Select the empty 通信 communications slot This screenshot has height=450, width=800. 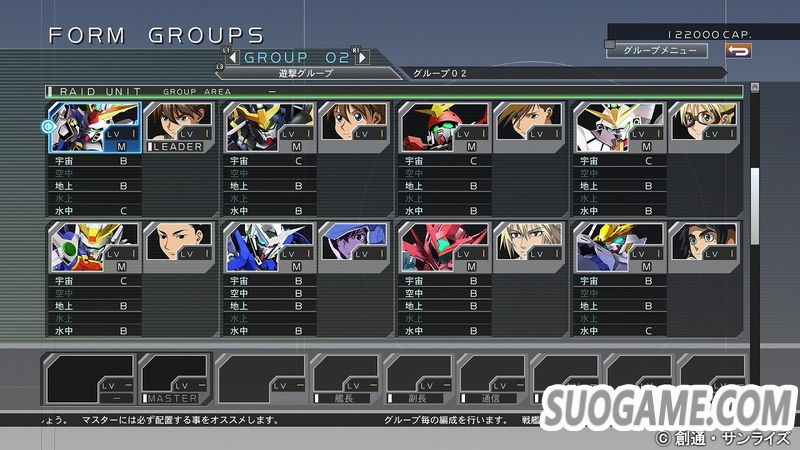pos(491,379)
